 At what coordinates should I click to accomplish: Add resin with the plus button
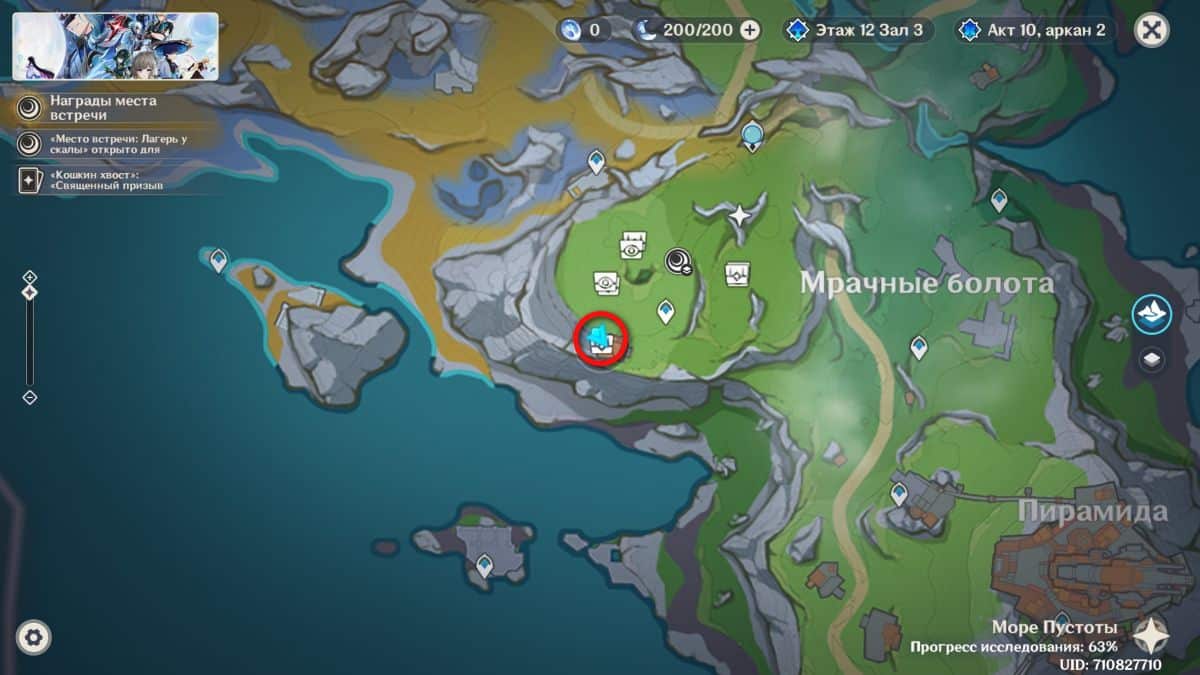click(749, 30)
